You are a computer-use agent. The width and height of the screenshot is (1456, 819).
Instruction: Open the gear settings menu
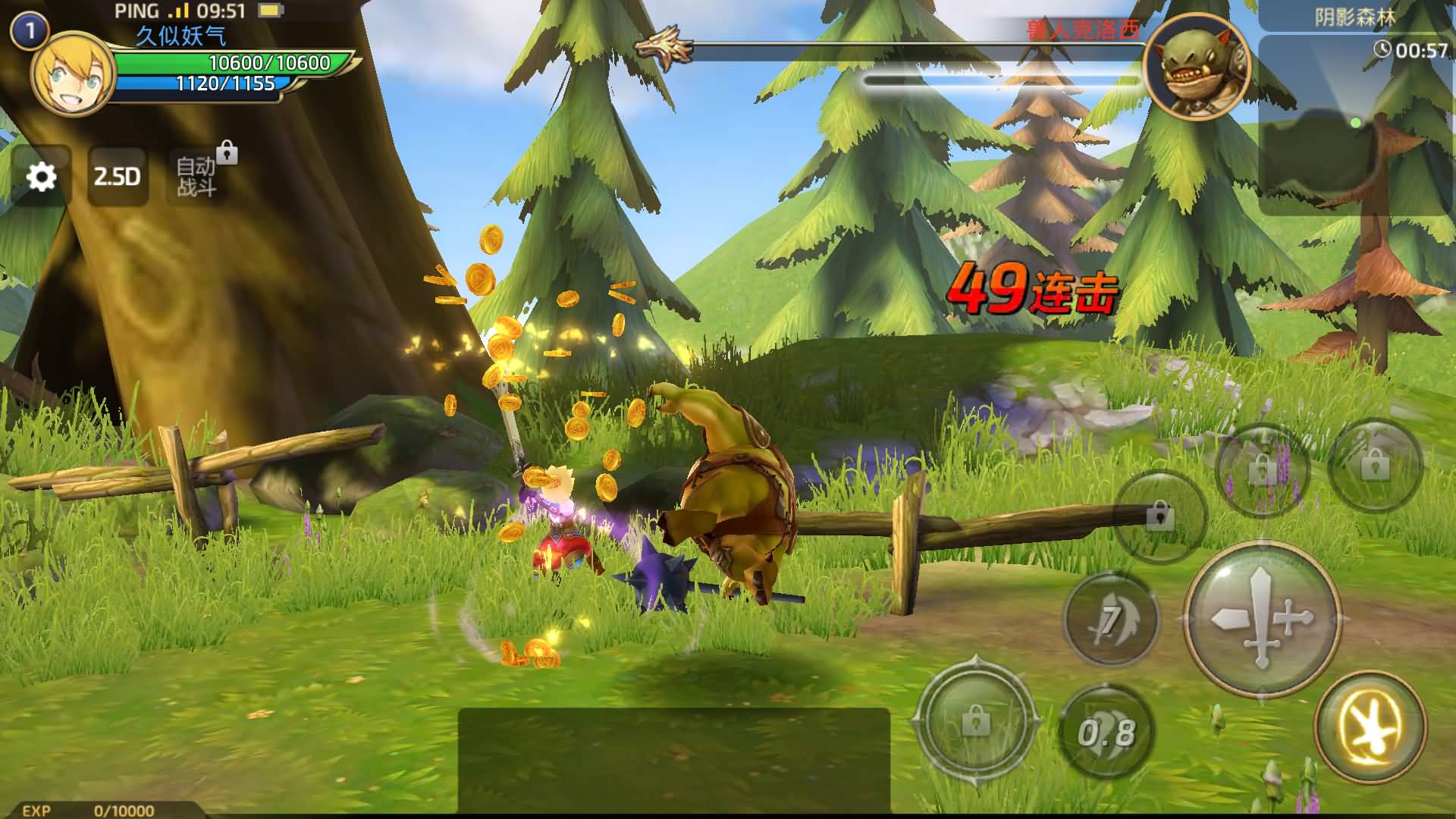42,177
